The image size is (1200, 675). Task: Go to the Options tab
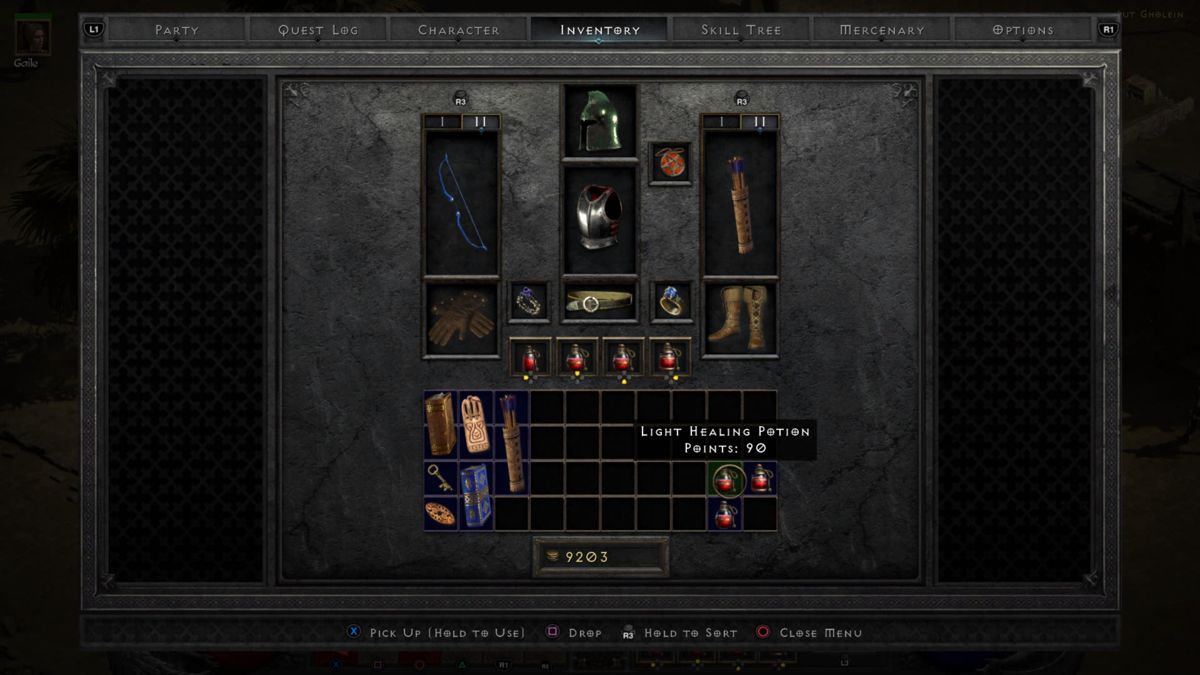1022,30
